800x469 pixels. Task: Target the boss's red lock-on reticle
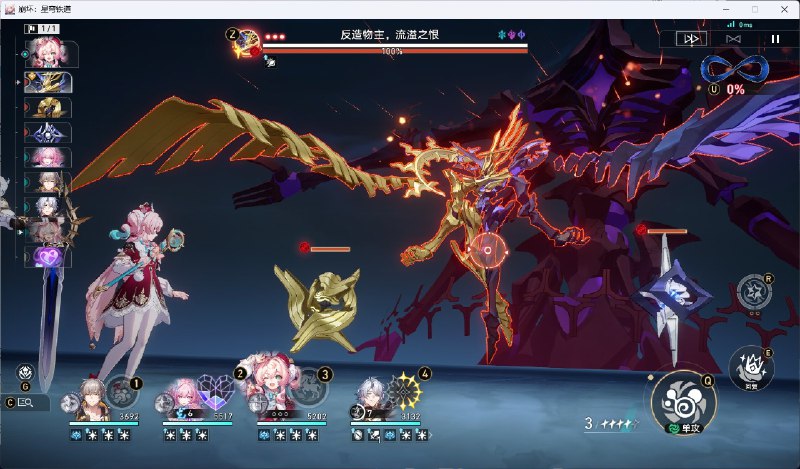point(488,249)
